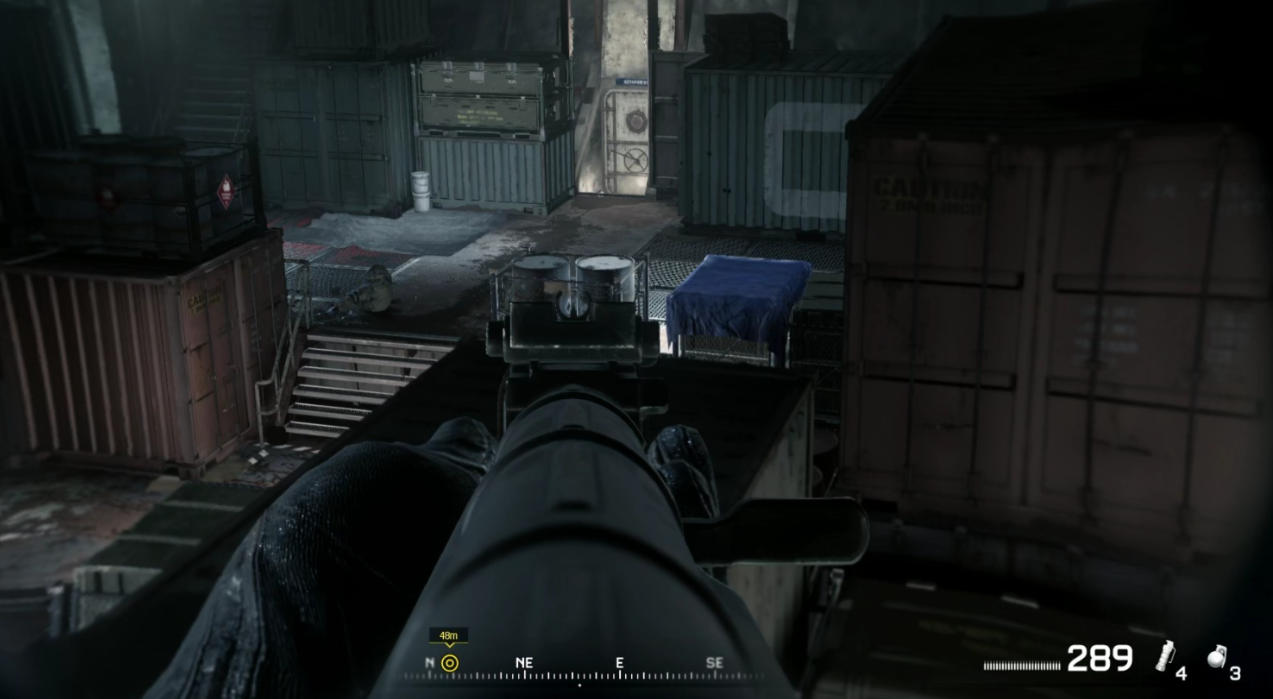Select the frag grenade icon
Viewport: 1273px width, 699px height.
click(x=1215, y=657)
